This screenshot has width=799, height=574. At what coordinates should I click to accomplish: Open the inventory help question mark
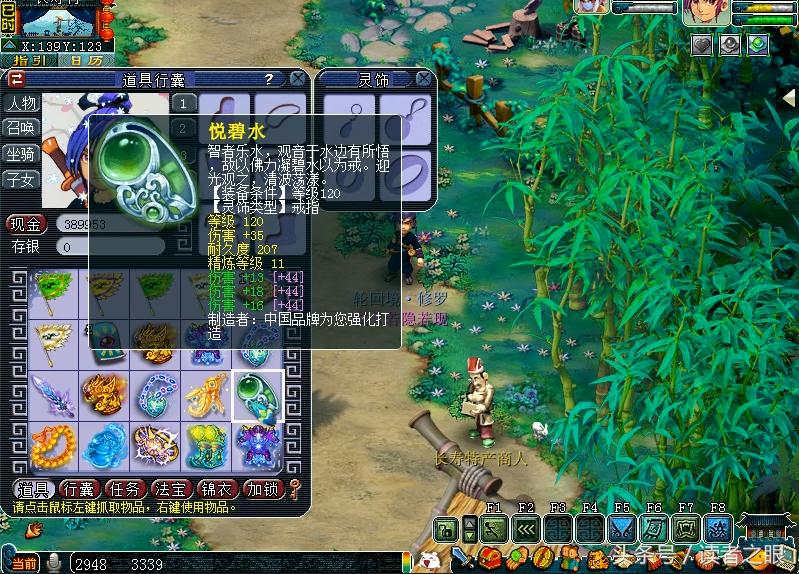point(268,78)
